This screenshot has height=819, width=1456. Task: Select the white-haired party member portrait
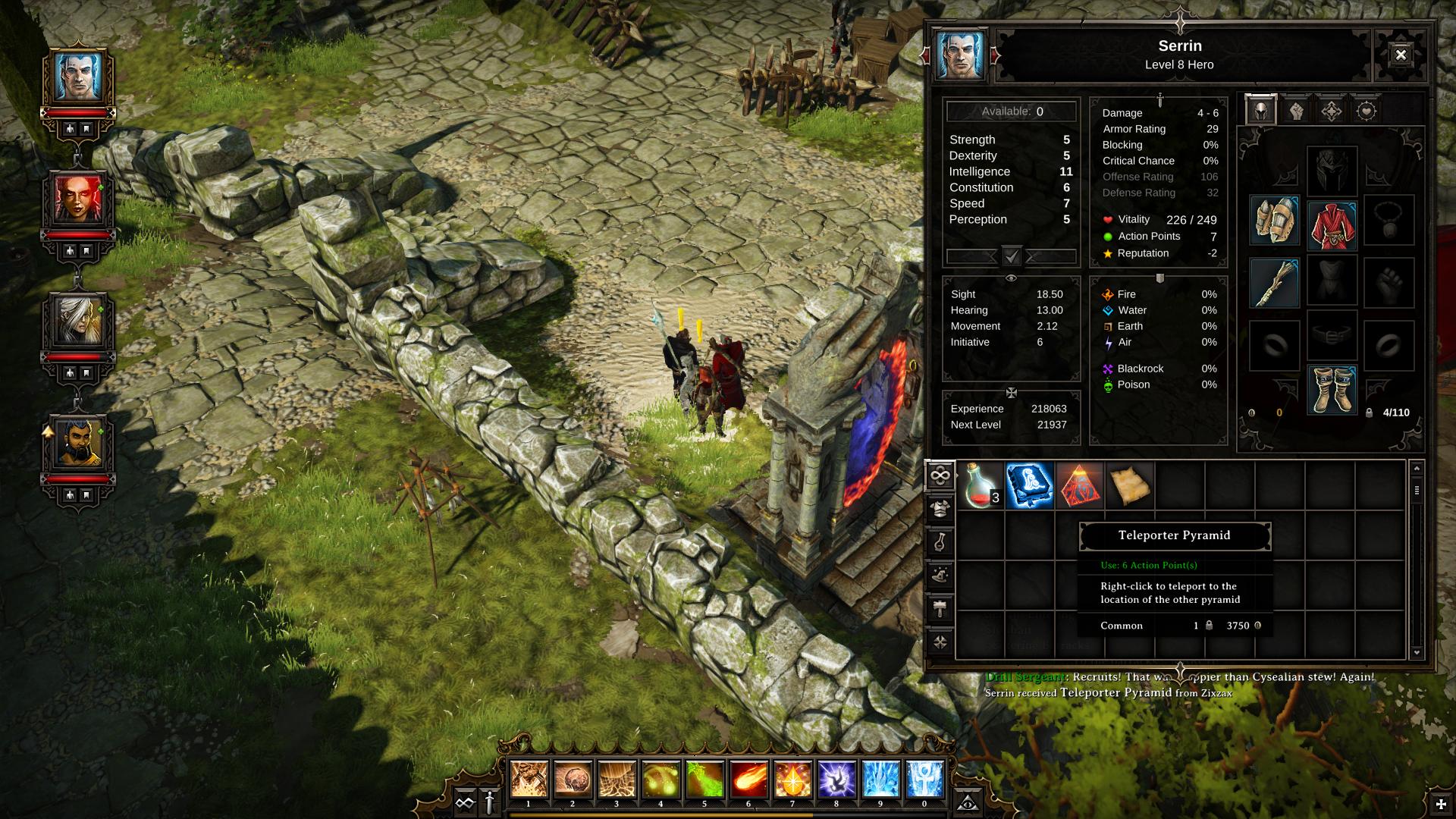tap(78, 321)
